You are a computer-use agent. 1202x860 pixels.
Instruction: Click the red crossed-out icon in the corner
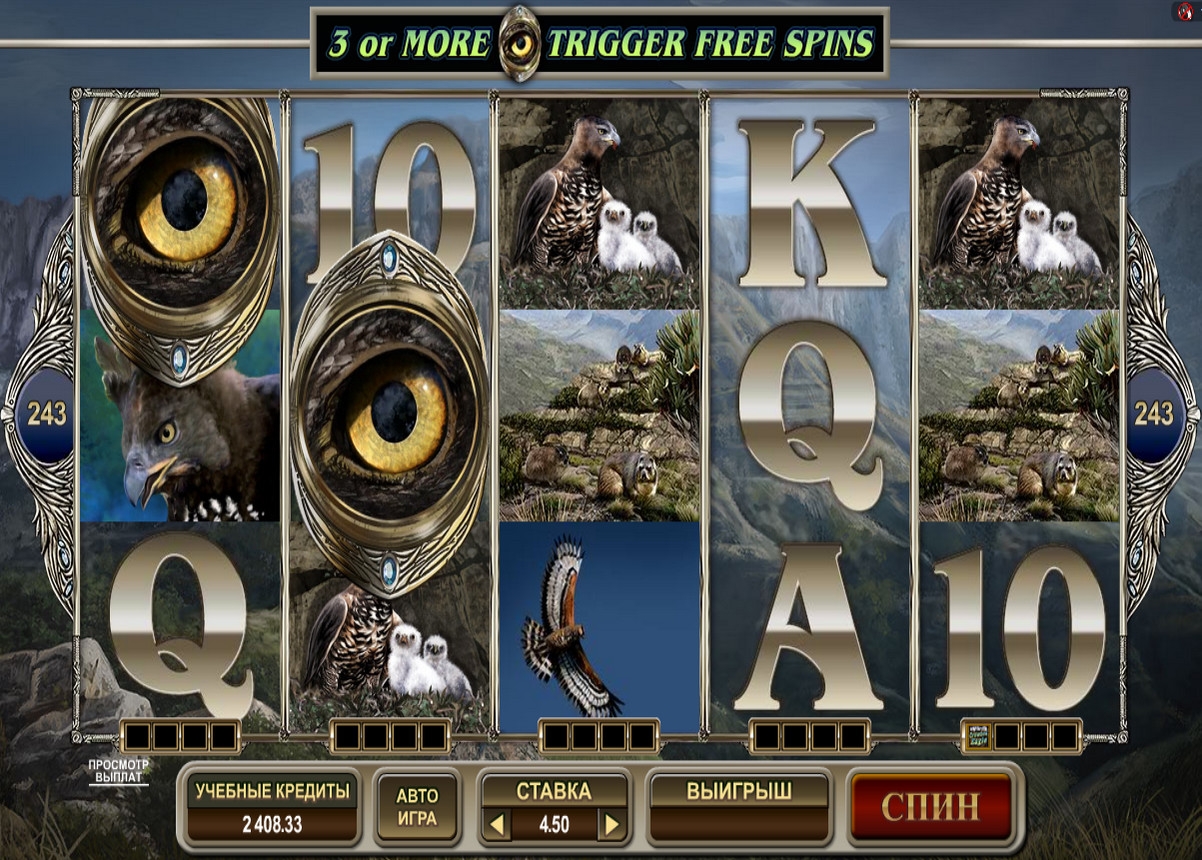pos(1185,11)
